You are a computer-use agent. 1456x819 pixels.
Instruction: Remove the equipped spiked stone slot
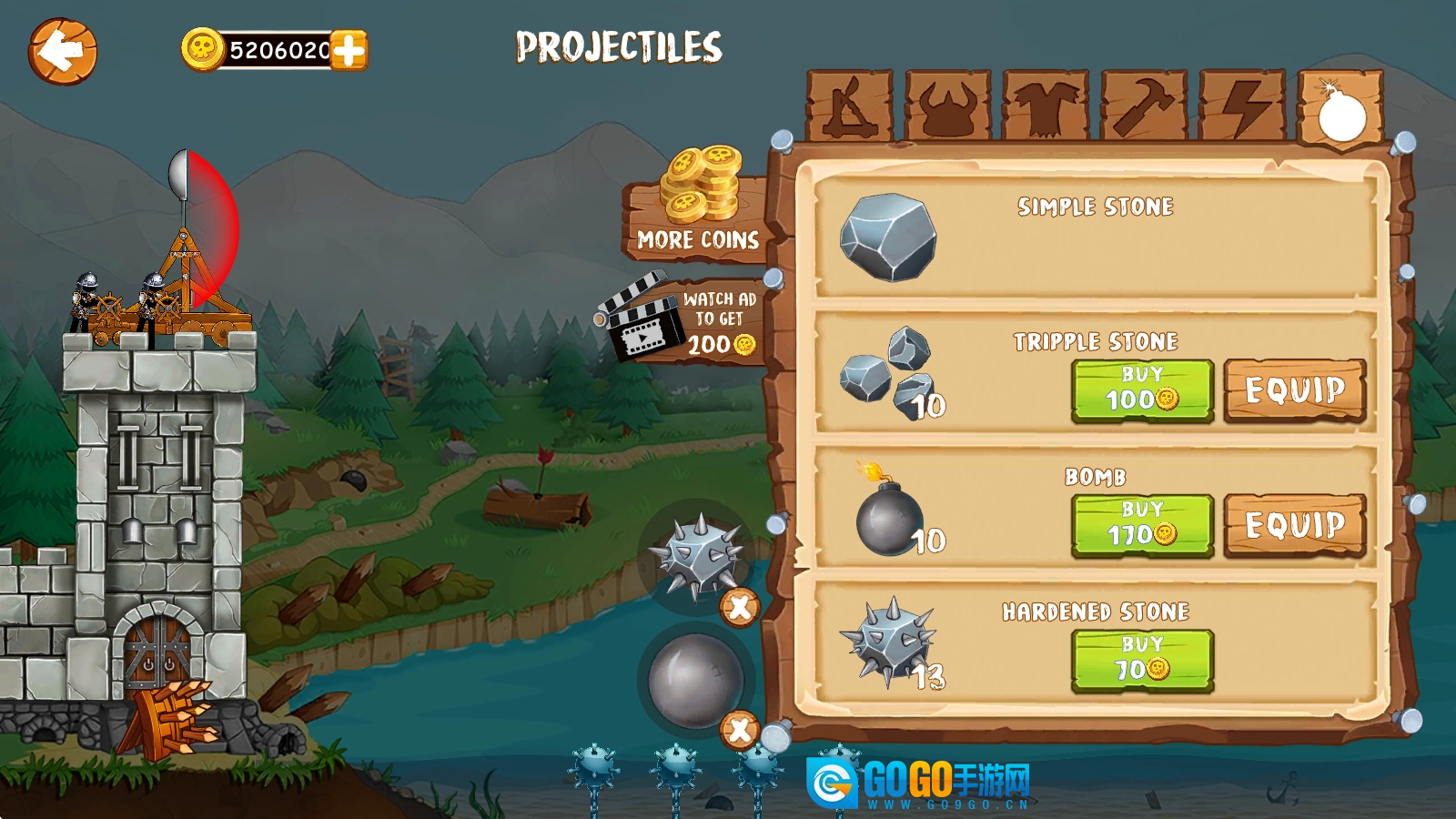tap(740, 607)
